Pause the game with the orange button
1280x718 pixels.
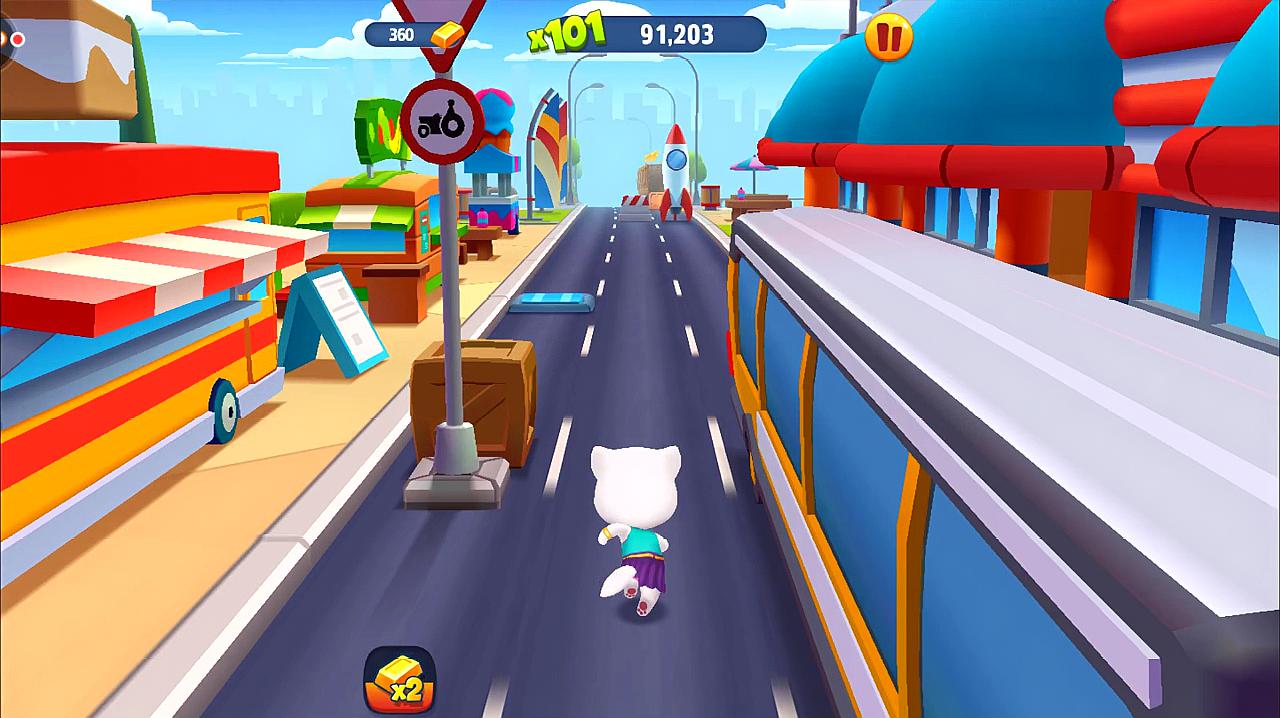[888, 37]
